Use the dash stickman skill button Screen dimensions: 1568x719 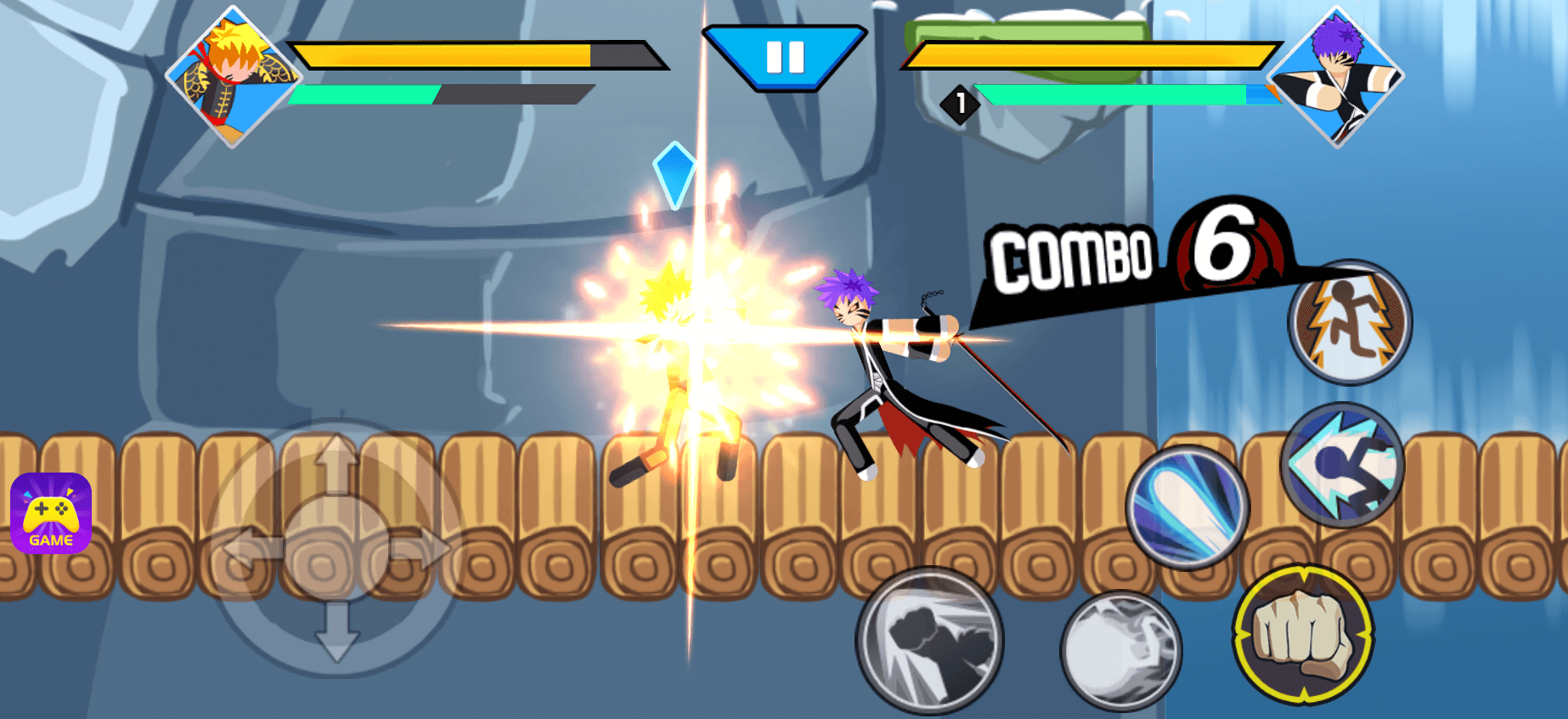pyautogui.click(x=1342, y=465)
